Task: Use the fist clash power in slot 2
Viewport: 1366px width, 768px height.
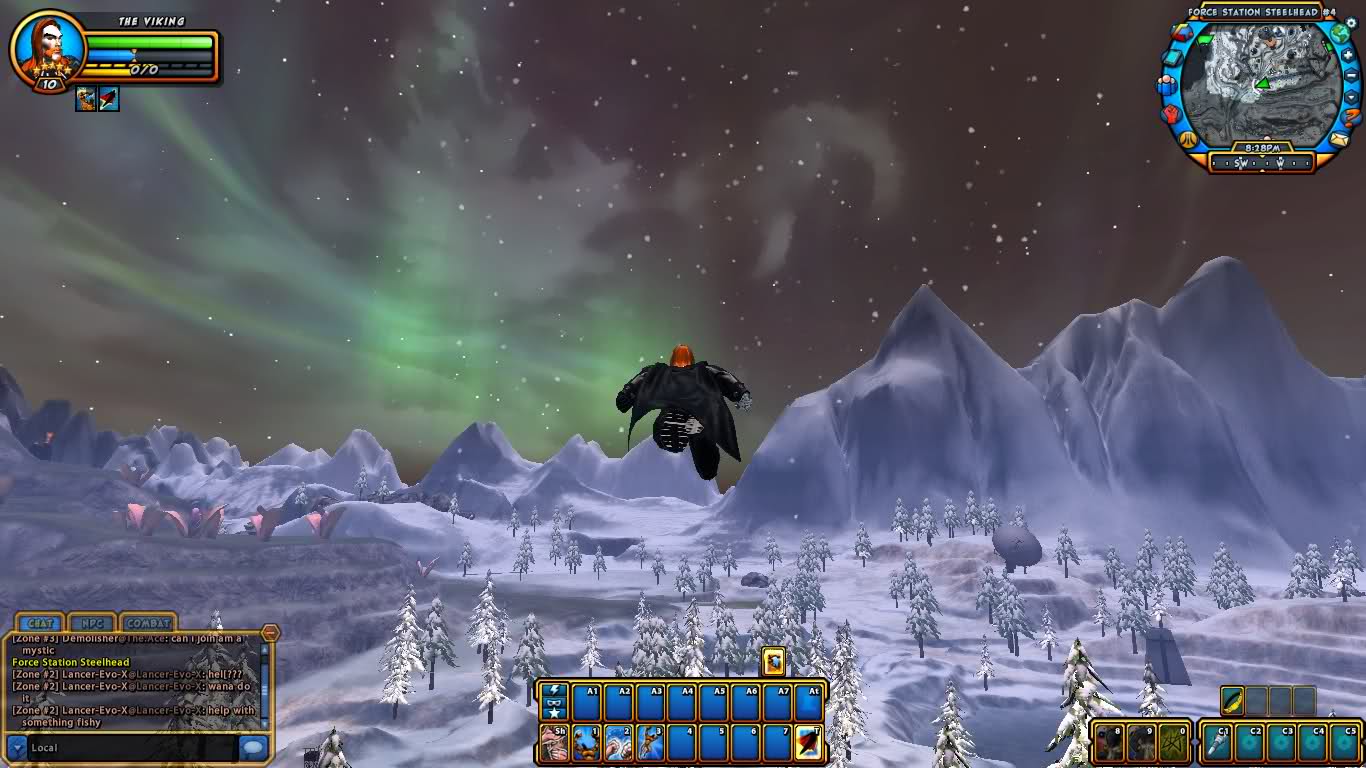Action: pyautogui.click(x=618, y=743)
